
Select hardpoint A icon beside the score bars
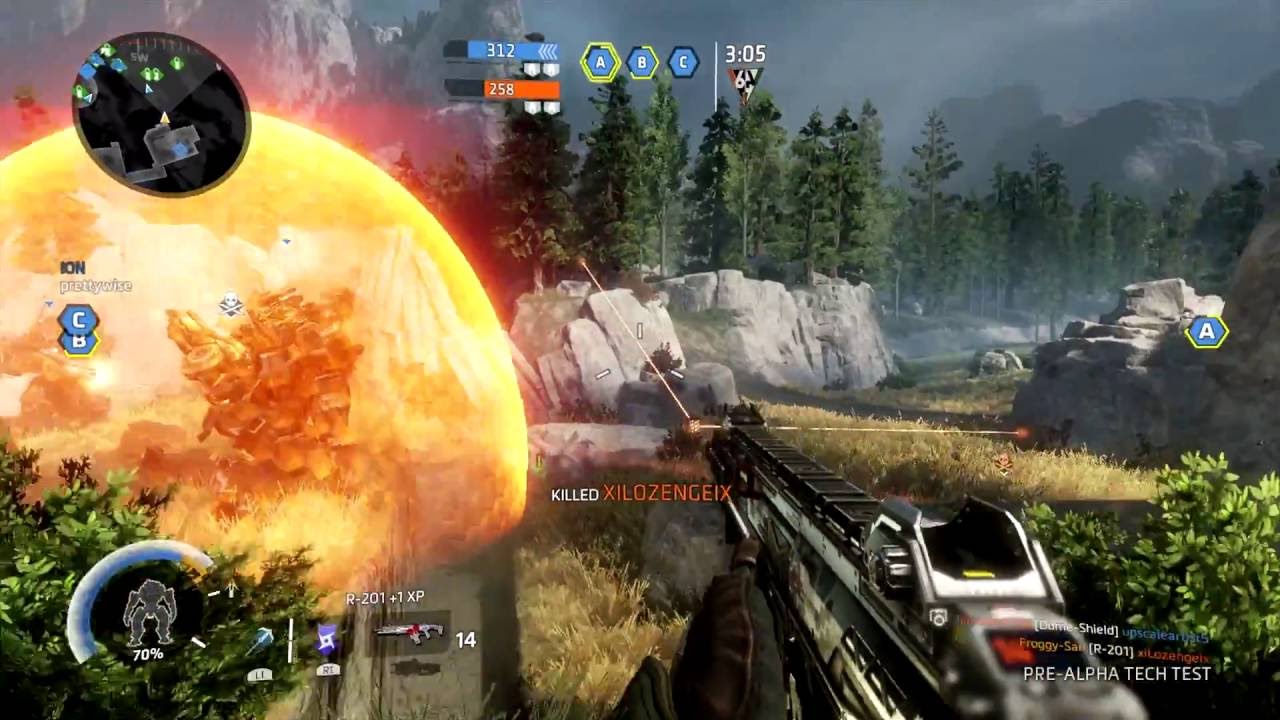(x=600, y=62)
